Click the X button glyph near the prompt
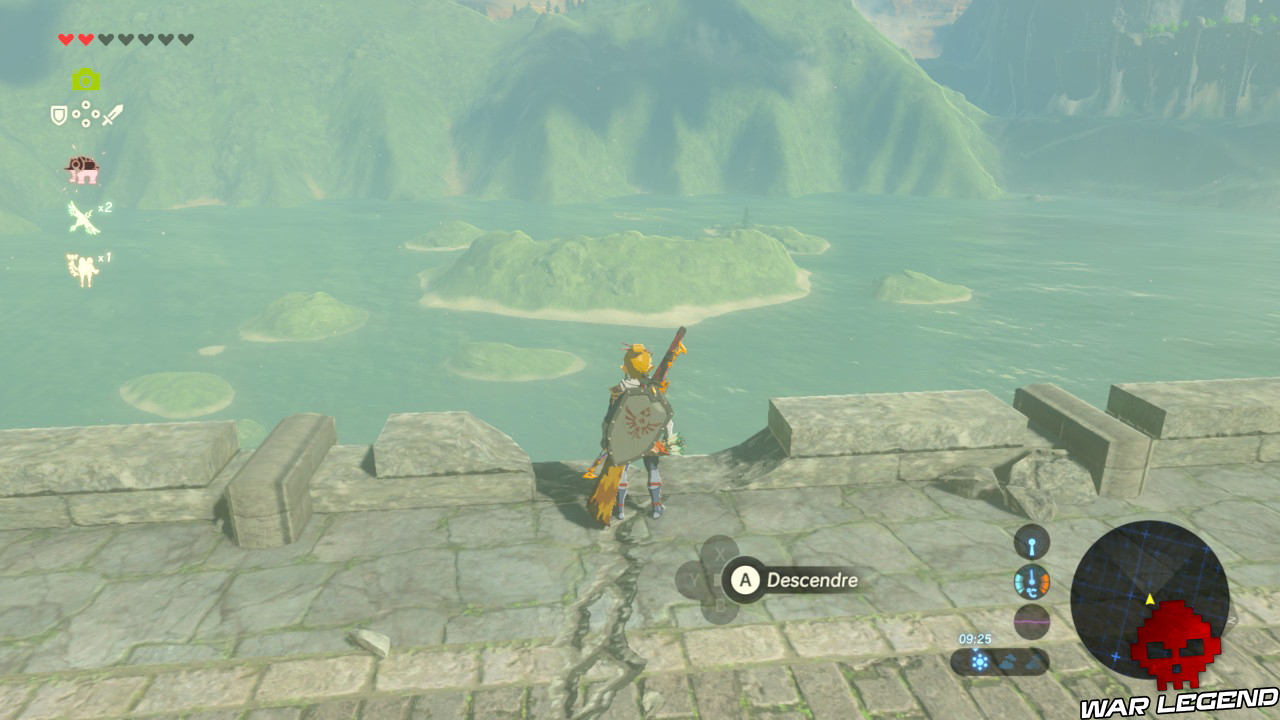This screenshot has height=720, width=1280. coord(719,552)
